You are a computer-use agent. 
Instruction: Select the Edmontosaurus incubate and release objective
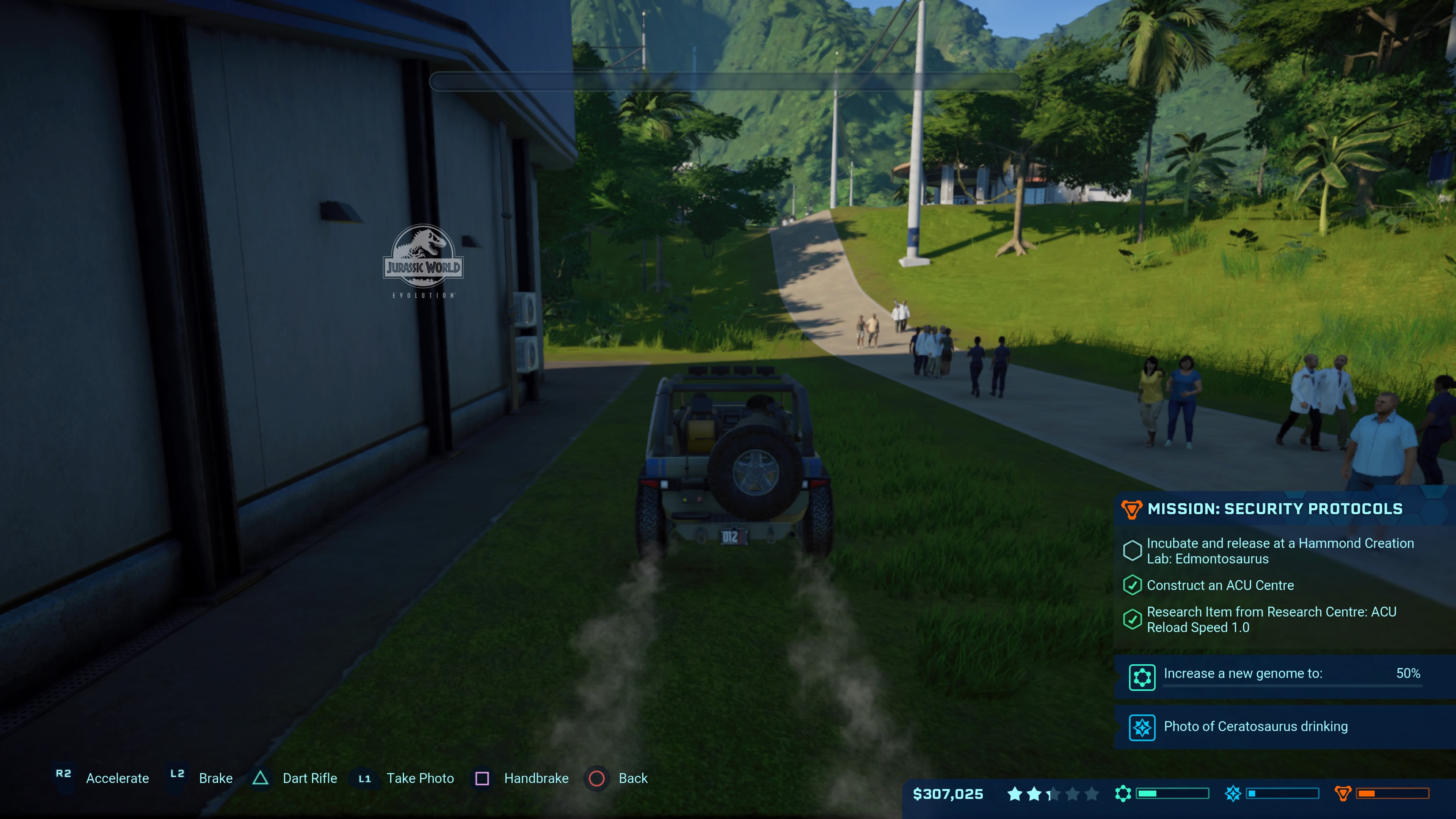[x=1280, y=551]
